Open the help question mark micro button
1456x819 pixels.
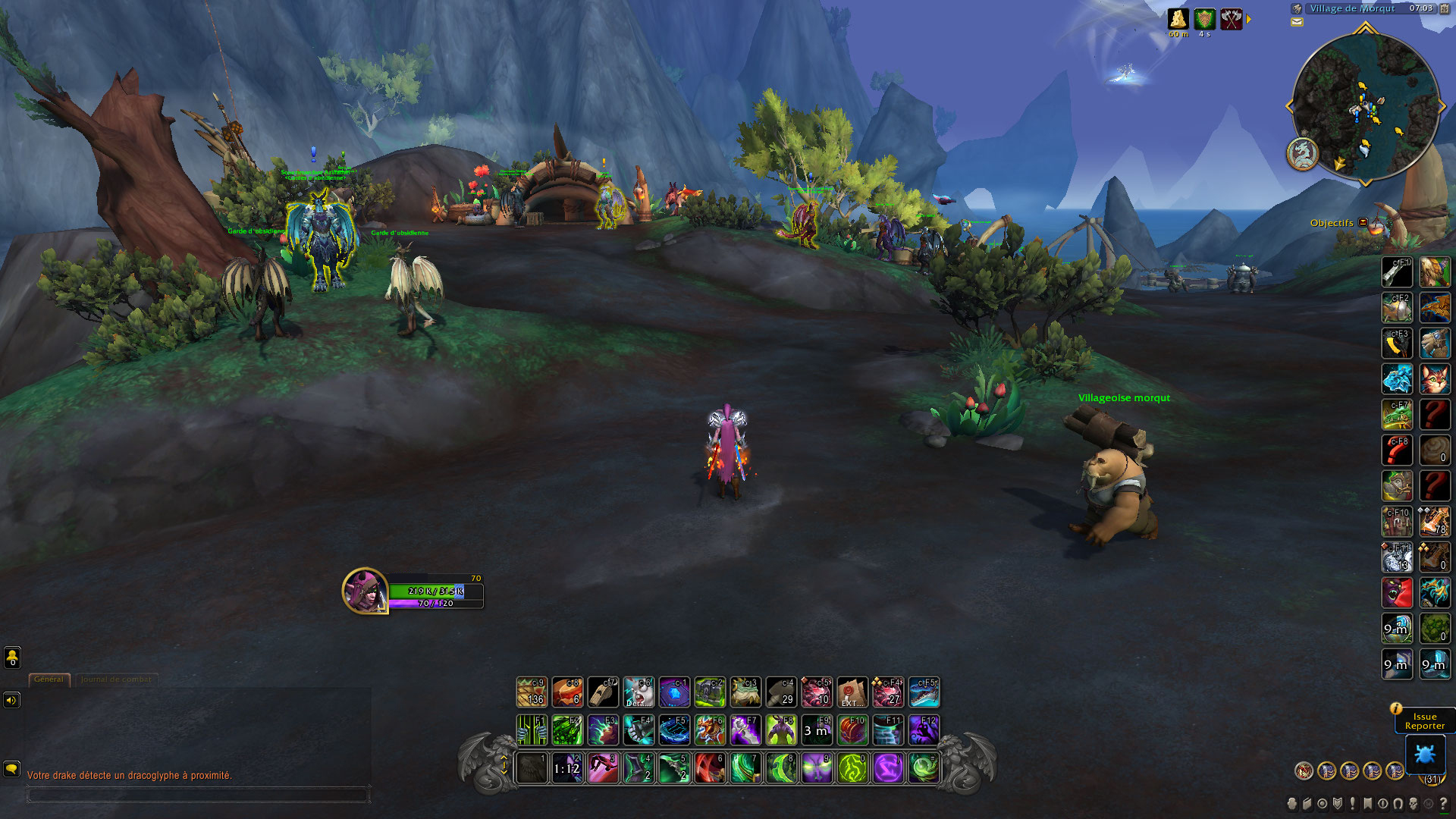[x=1443, y=803]
